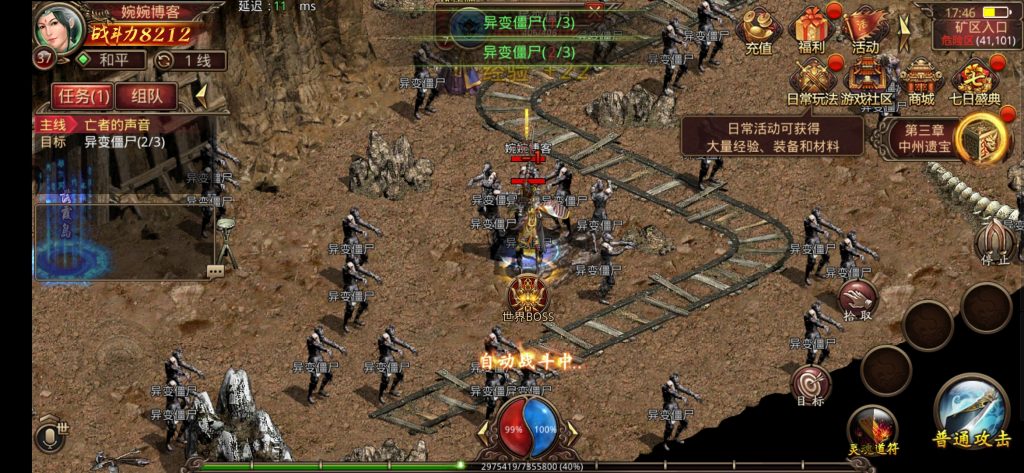Image resolution: width=1024 pixels, height=473 pixels.
Task: Open the 游戏社区 game community
Action: (x=866, y=82)
